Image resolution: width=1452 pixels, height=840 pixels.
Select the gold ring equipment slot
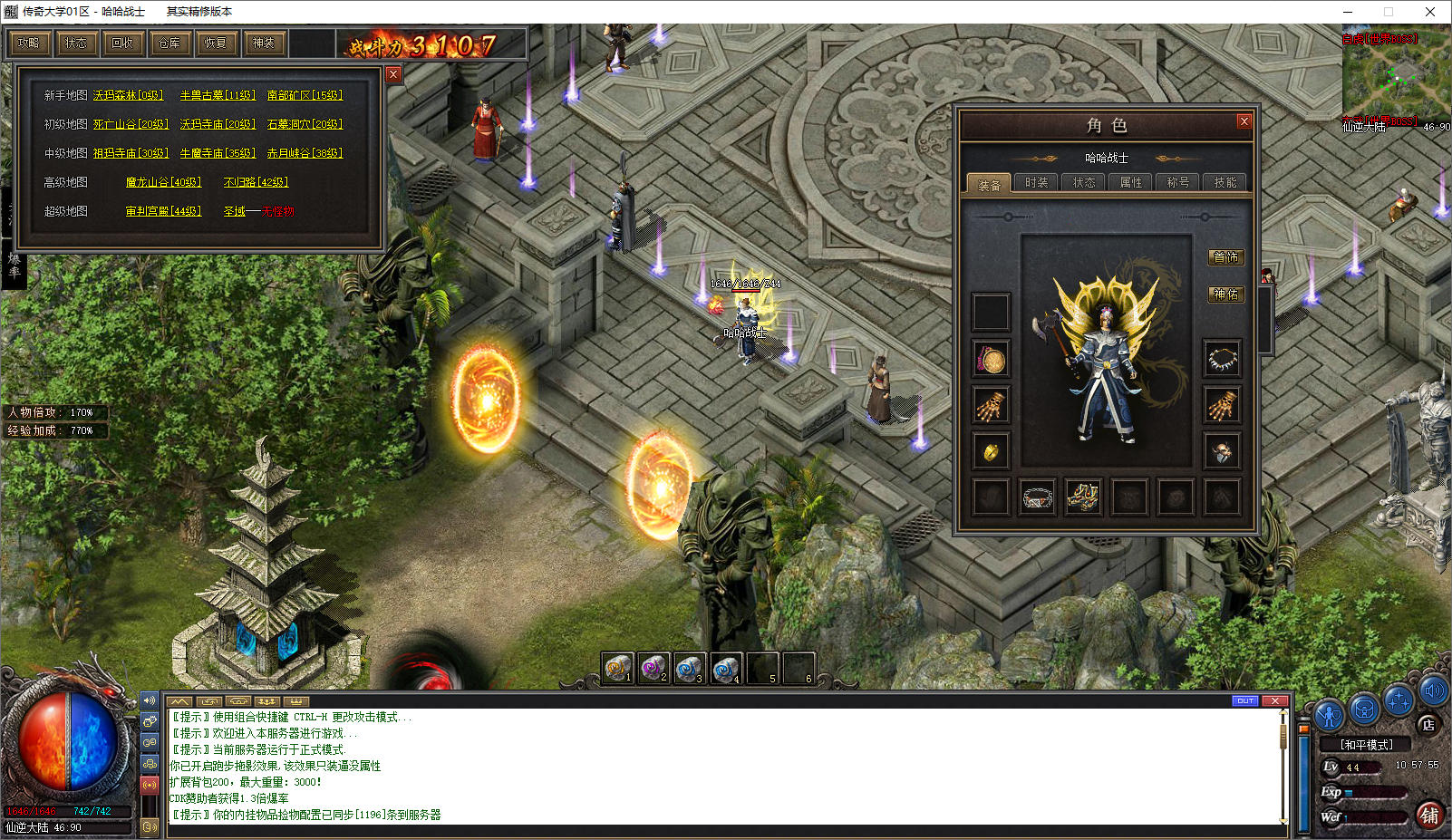coord(991,451)
